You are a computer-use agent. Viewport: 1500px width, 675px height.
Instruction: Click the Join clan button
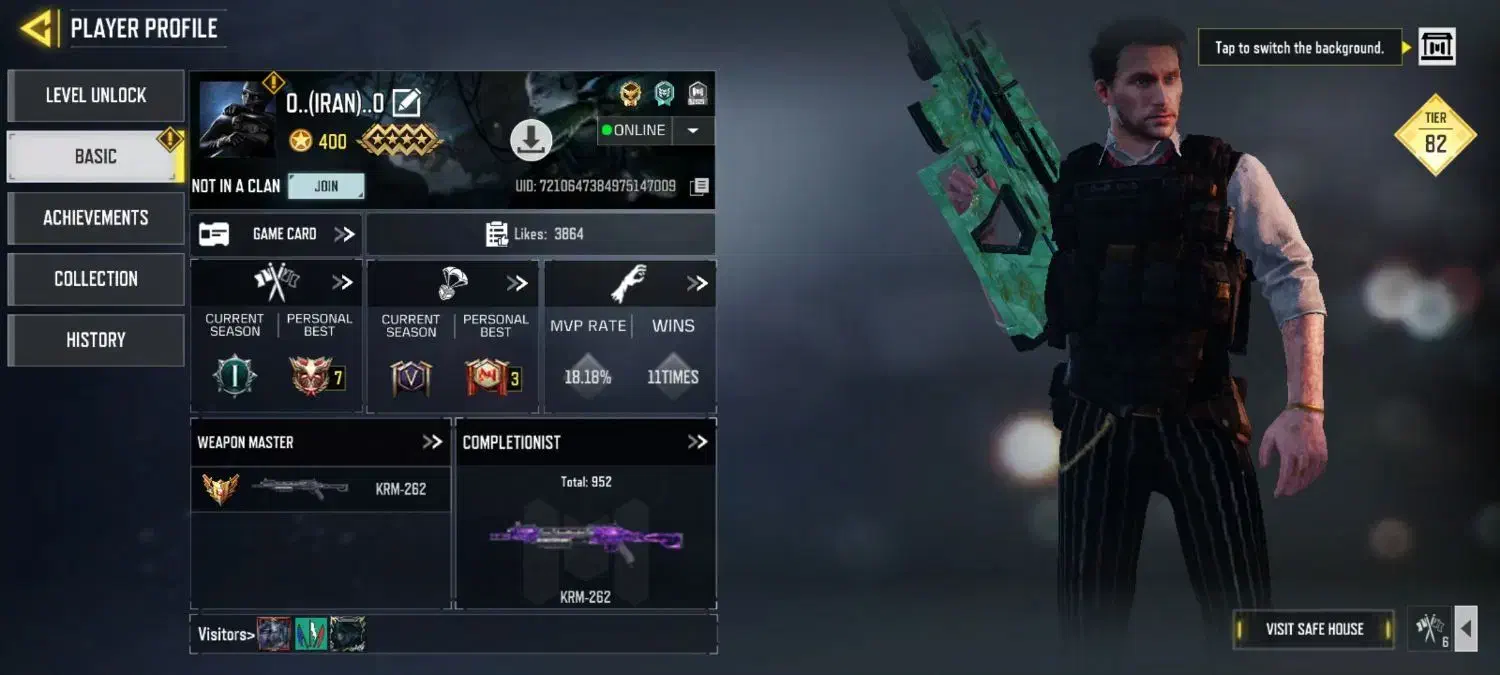click(326, 186)
